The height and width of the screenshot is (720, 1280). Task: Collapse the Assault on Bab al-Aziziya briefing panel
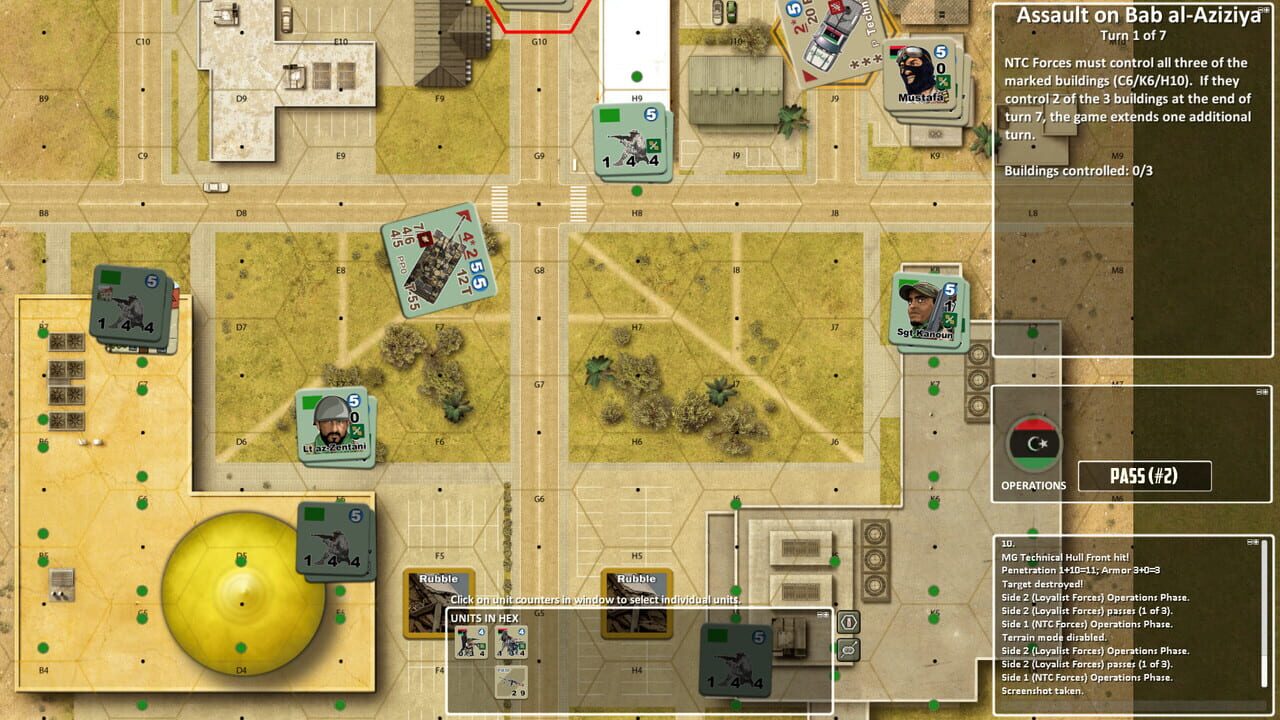click(1263, 9)
